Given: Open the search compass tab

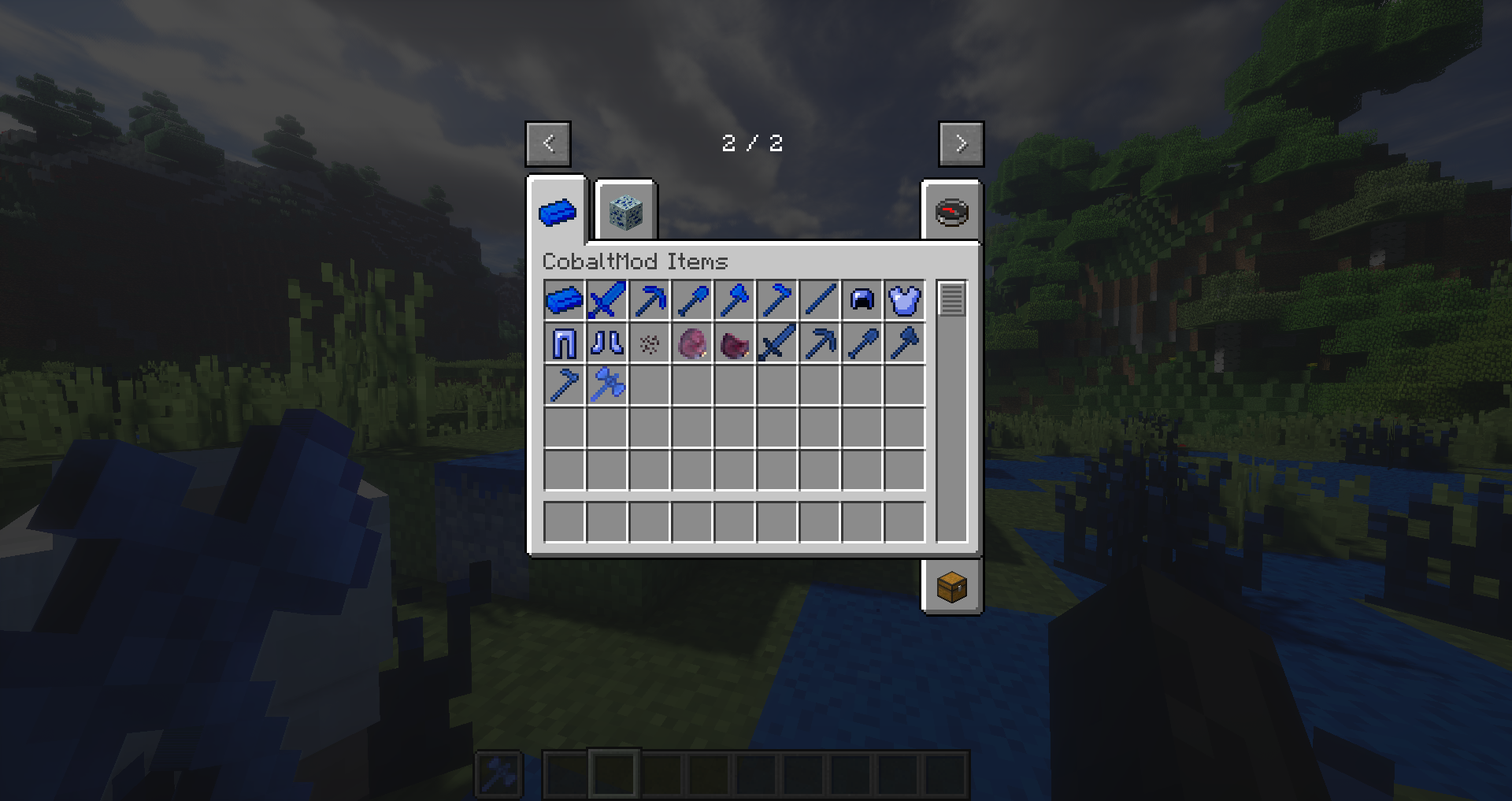Looking at the screenshot, I should 951,211.
